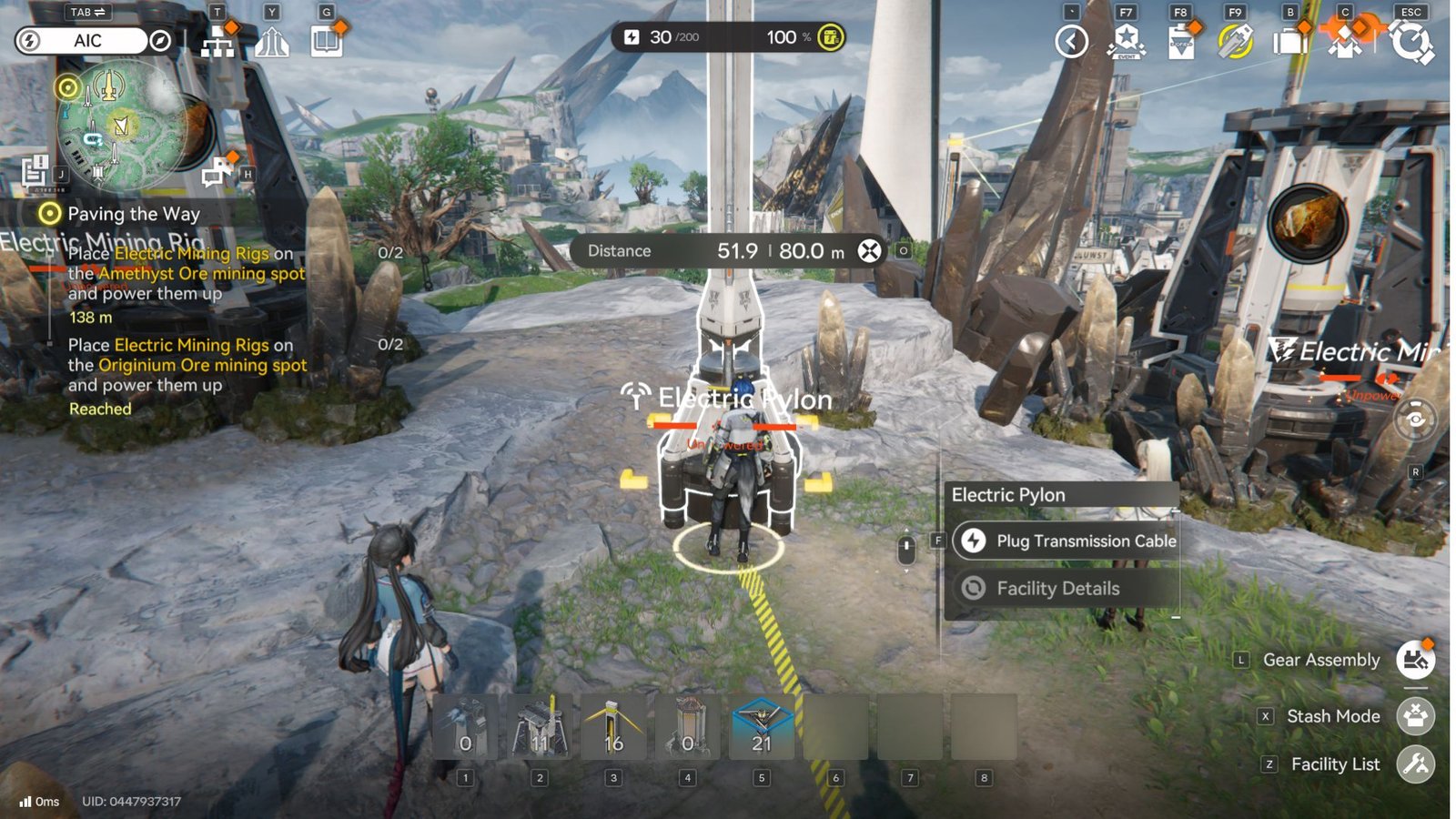
Task: Click the circular rotate/refresh icon (ESC)
Action: [1410, 42]
